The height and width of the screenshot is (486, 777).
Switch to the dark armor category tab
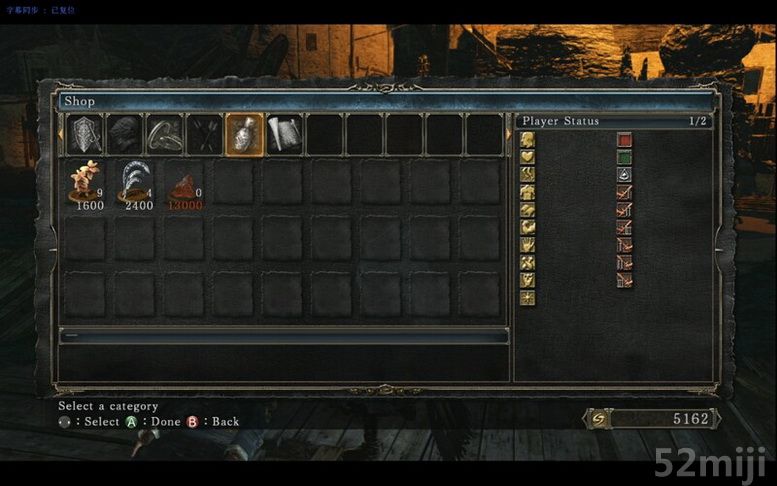tap(125, 134)
